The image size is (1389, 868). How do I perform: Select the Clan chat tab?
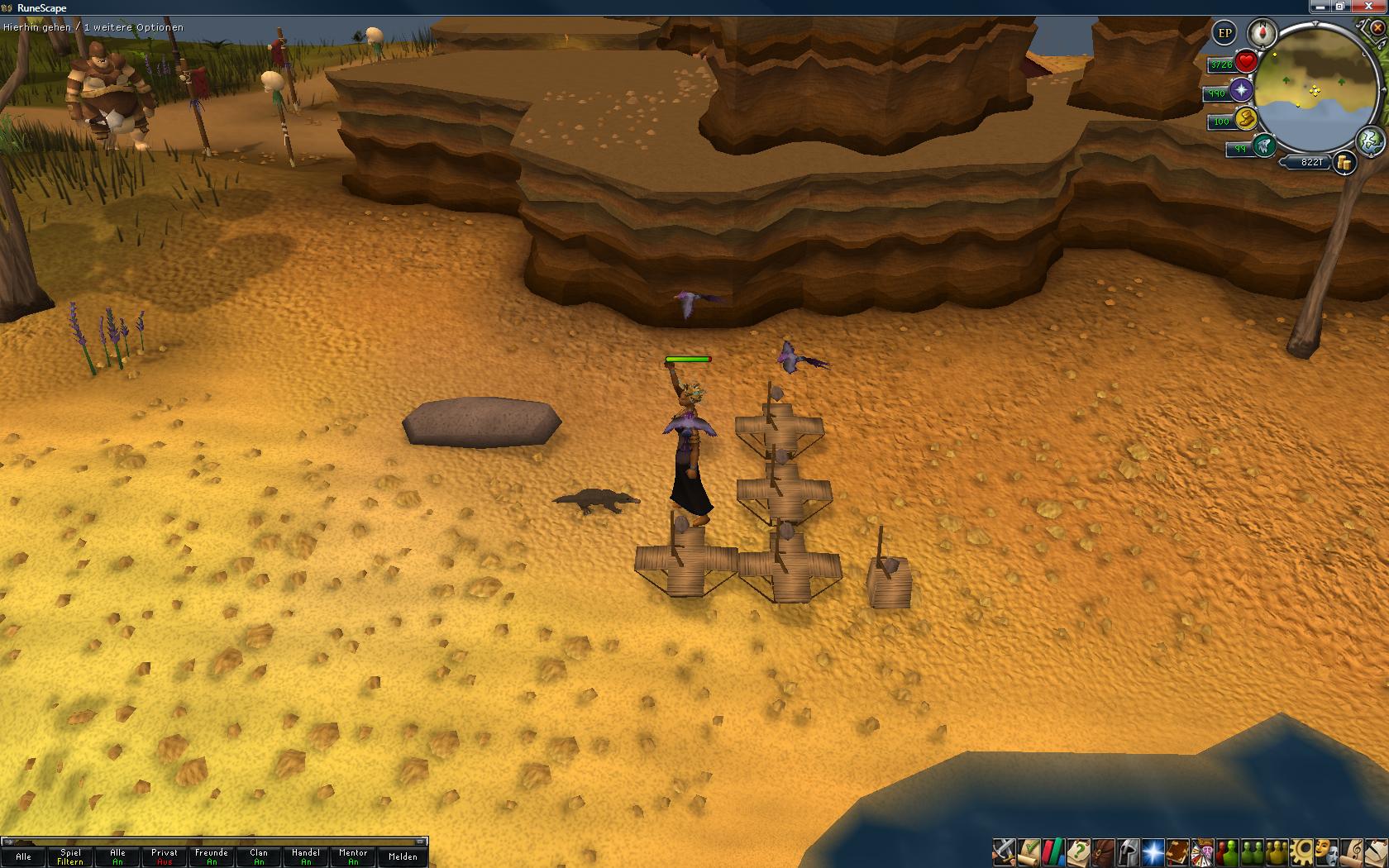point(259,856)
